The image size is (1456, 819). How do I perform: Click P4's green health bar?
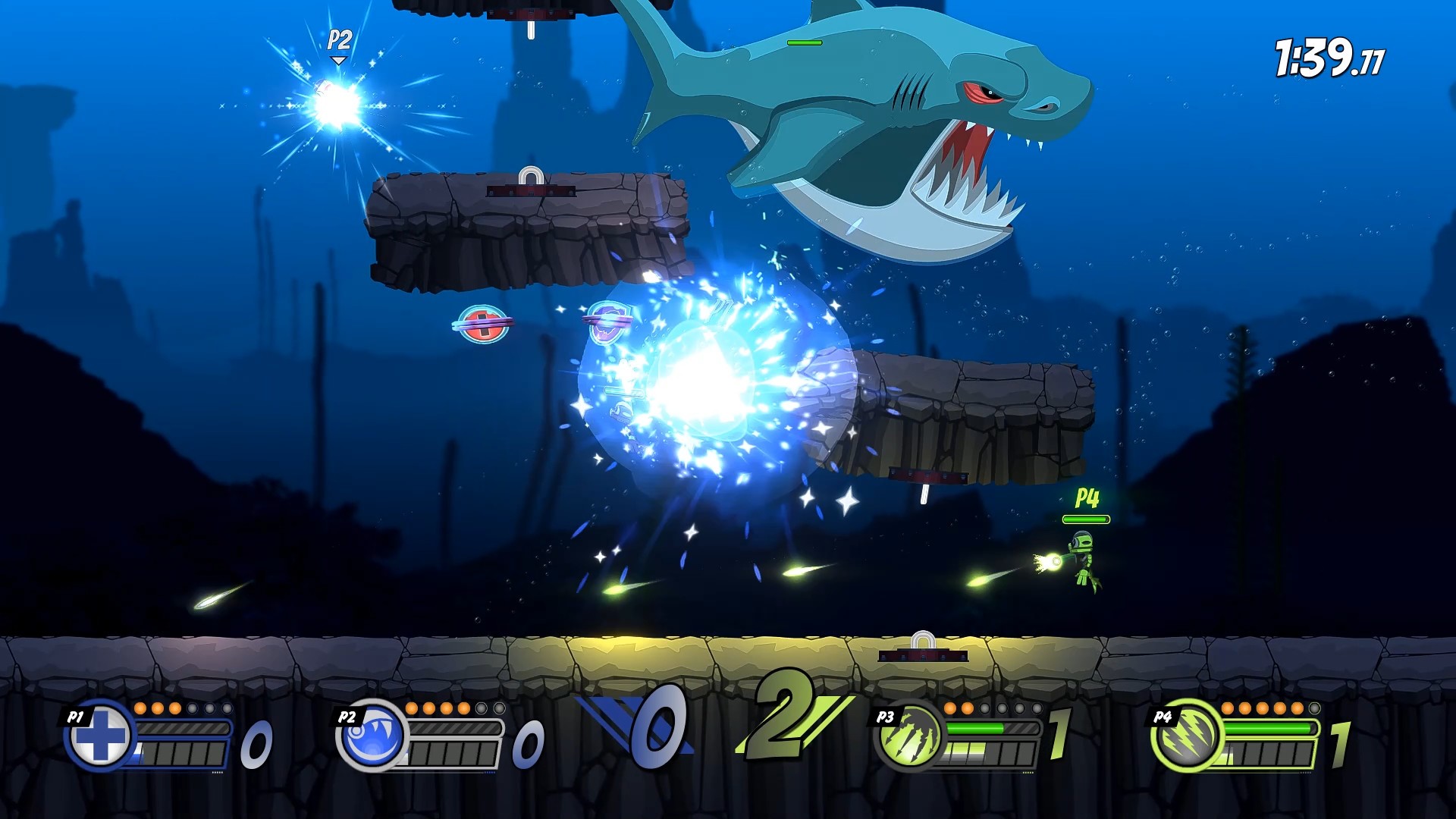[x=1086, y=519]
